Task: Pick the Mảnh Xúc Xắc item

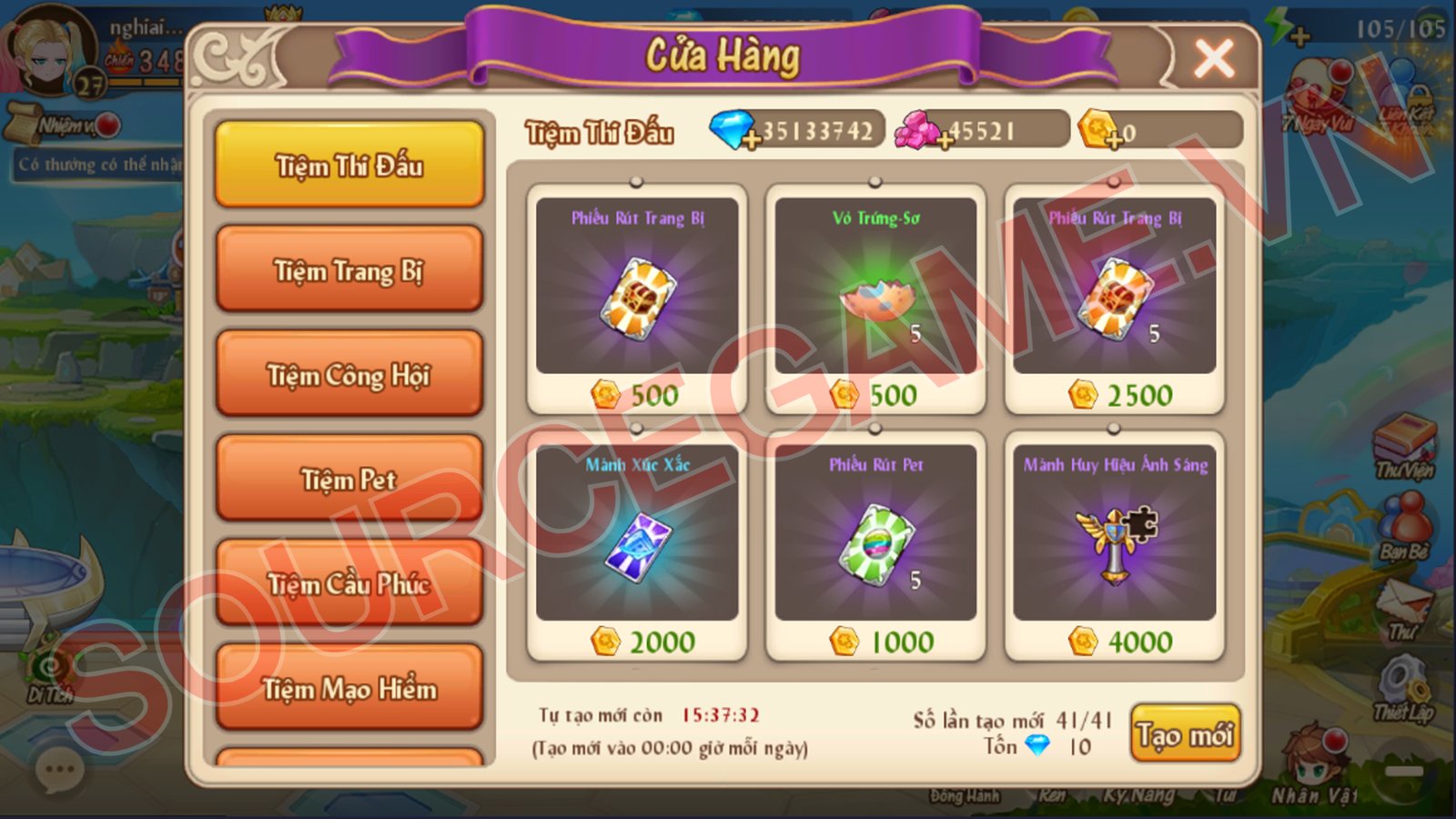Action: click(x=637, y=544)
